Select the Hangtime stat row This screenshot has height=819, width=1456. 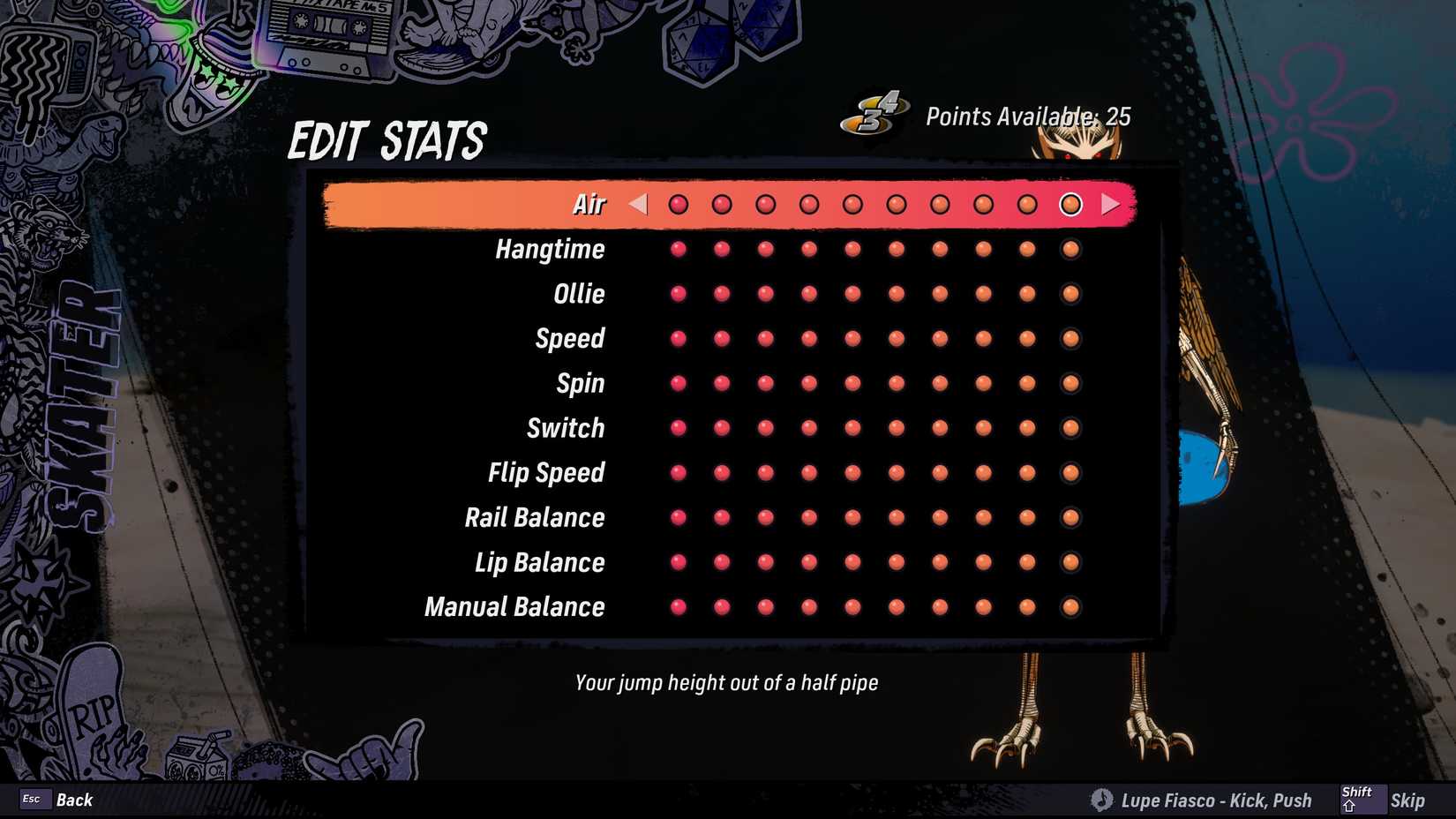[550, 249]
